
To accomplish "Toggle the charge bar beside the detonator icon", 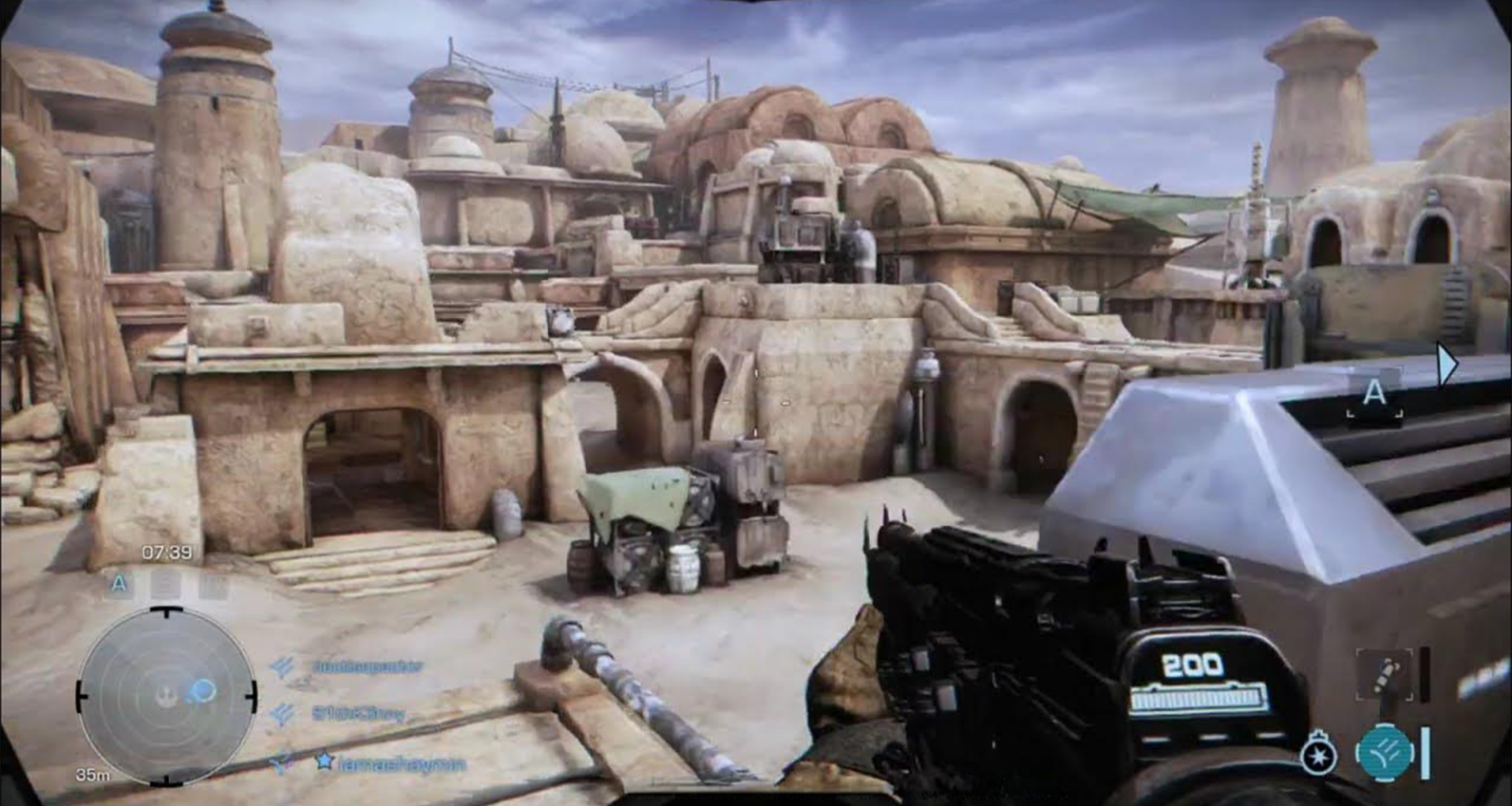I will [1425, 675].
